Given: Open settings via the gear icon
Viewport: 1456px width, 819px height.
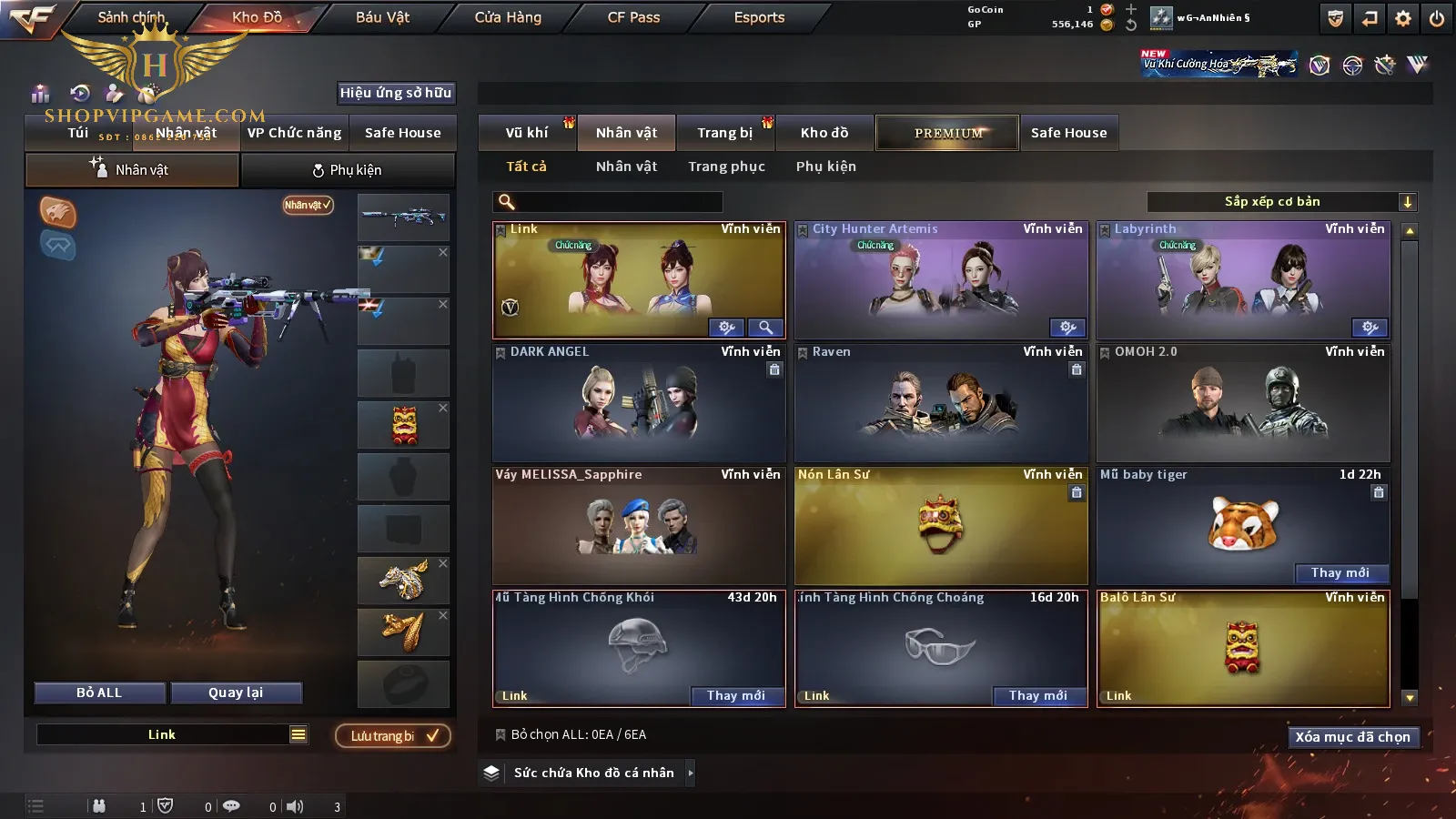Looking at the screenshot, I should (x=1403, y=18).
